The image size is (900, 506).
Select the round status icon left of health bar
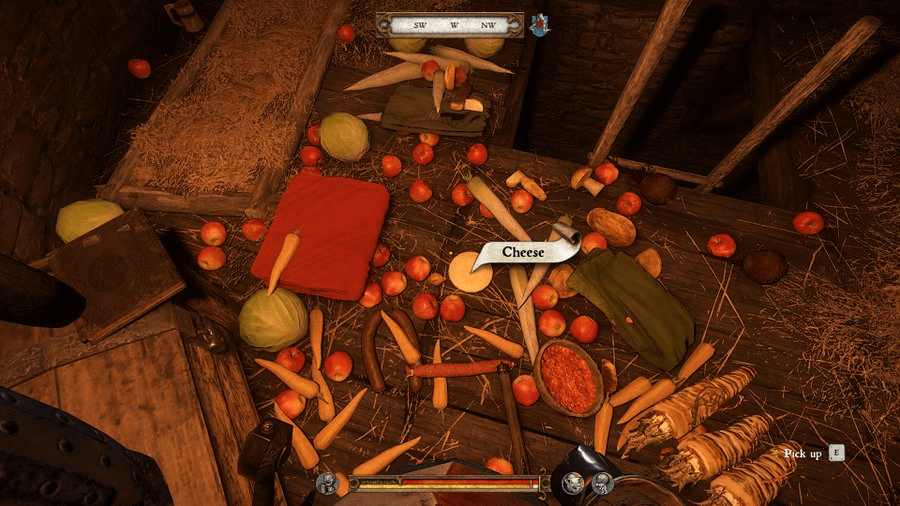[x=327, y=484]
